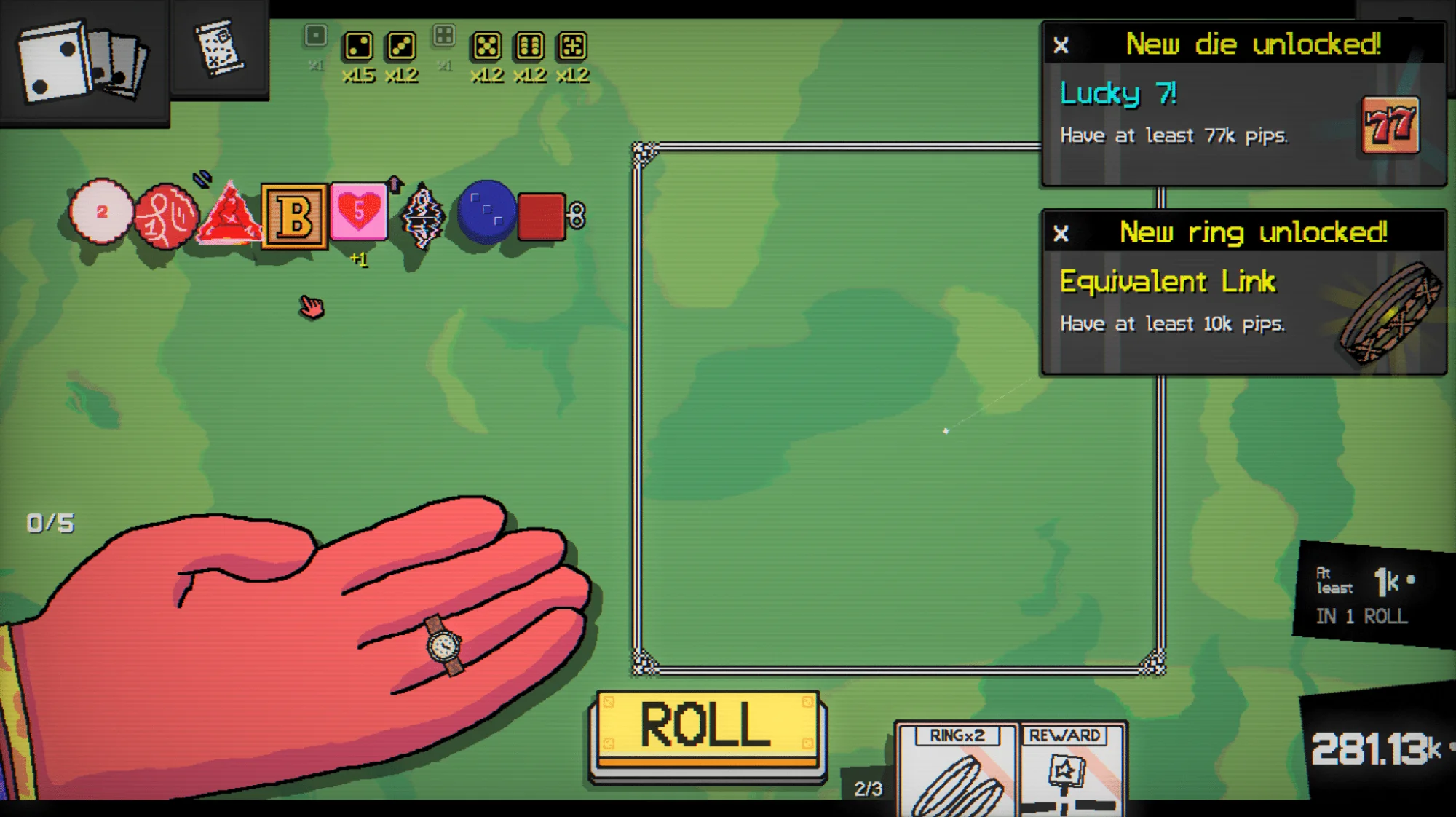
Task: Open the dice and cards collection tab
Action: tap(84, 62)
